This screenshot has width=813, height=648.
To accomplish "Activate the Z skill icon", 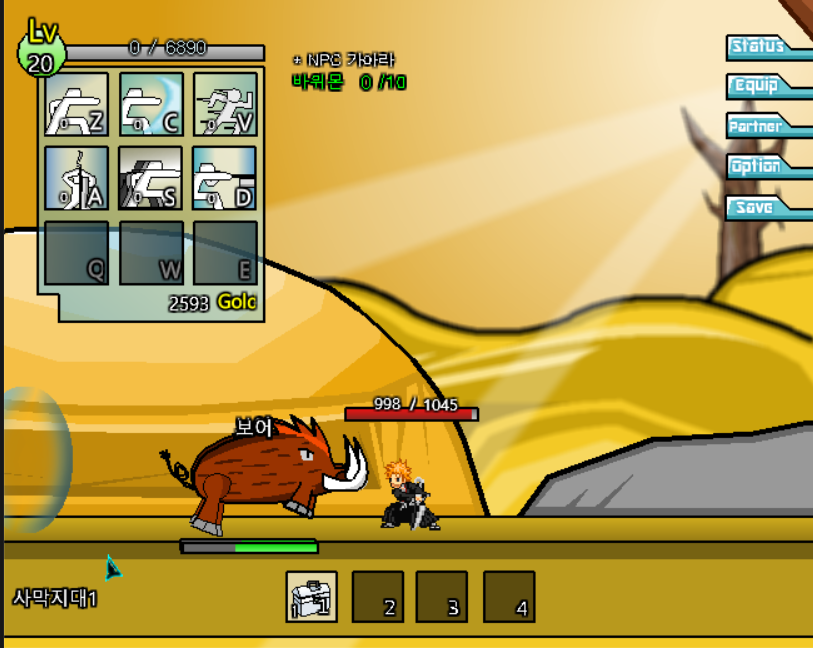I will (77, 104).
